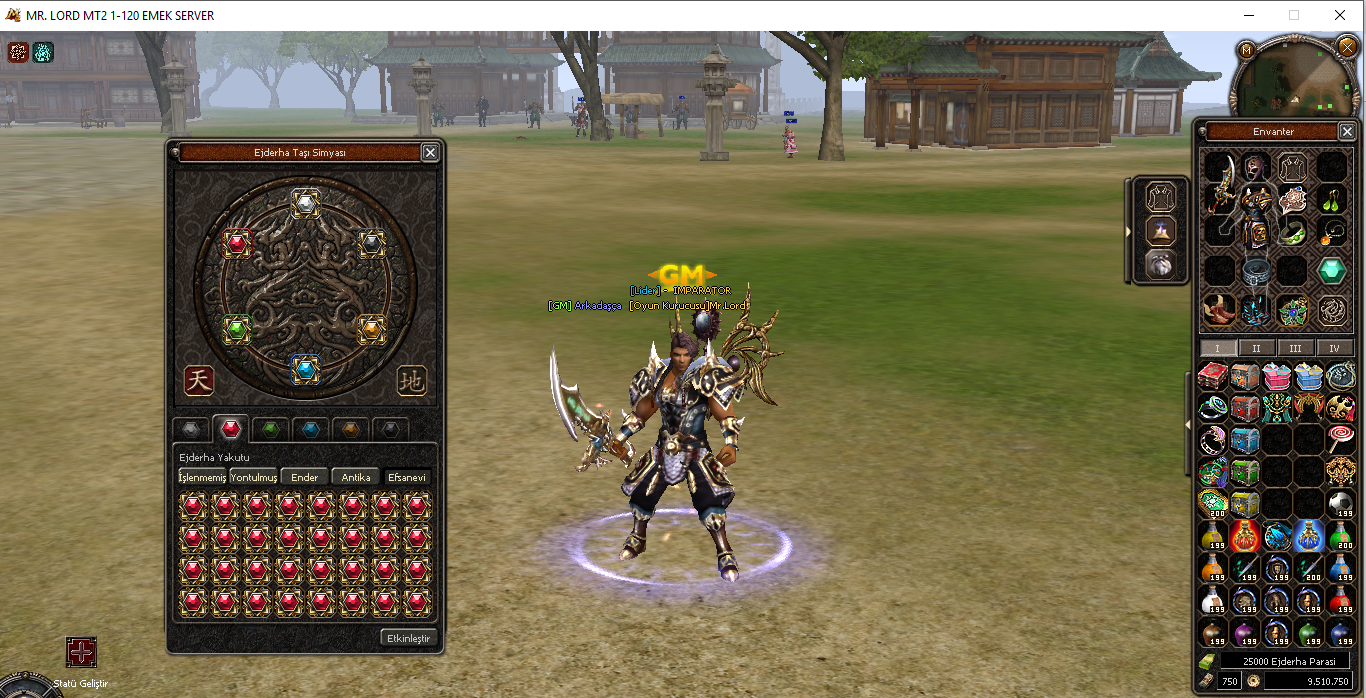The height and width of the screenshot is (698, 1366).
Task: Close the Ejderha Taşı Simyası window
Action: pos(430,152)
